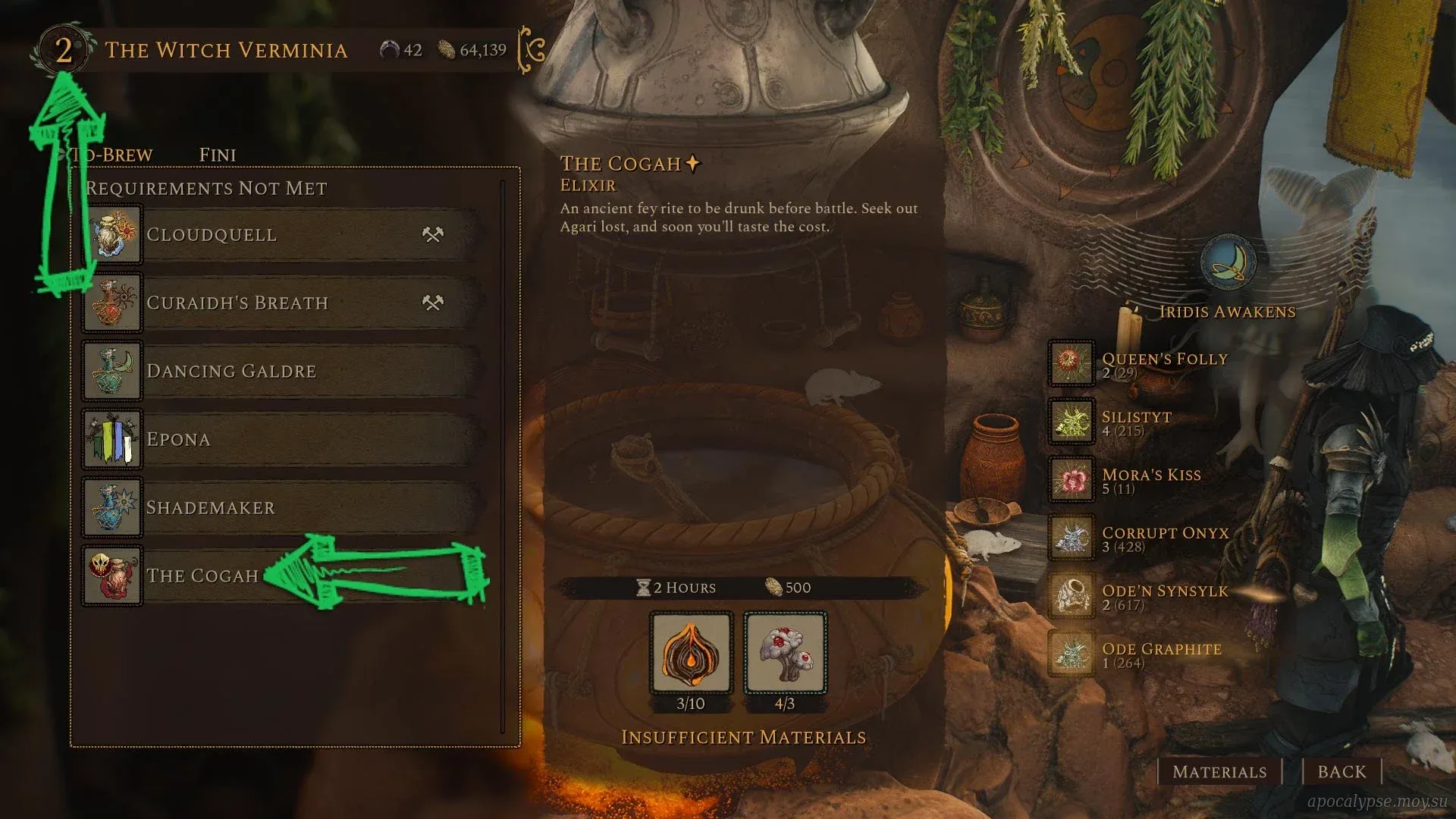Open the Materials list
The image size is (1456, 819).
coord(1219,772)
